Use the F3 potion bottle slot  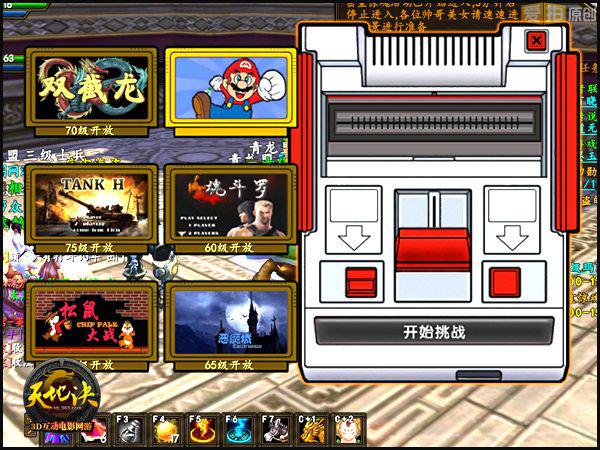pos(129,431)
